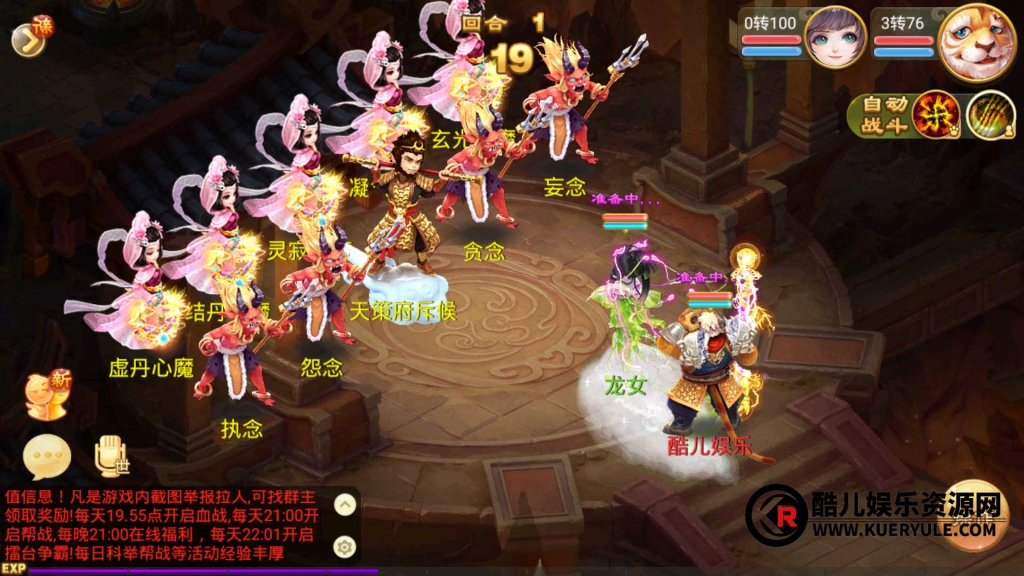The height and width of the screenshot is (576, 1024).
Task: Select the purple-haired girl character portrait
Action: coord(835,37)
